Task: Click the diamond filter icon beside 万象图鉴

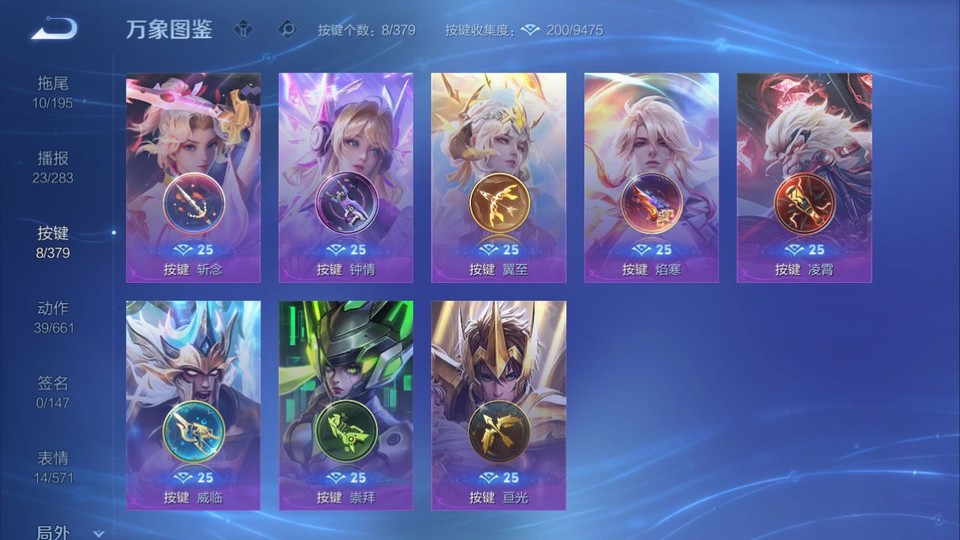Action: [243, 29]
